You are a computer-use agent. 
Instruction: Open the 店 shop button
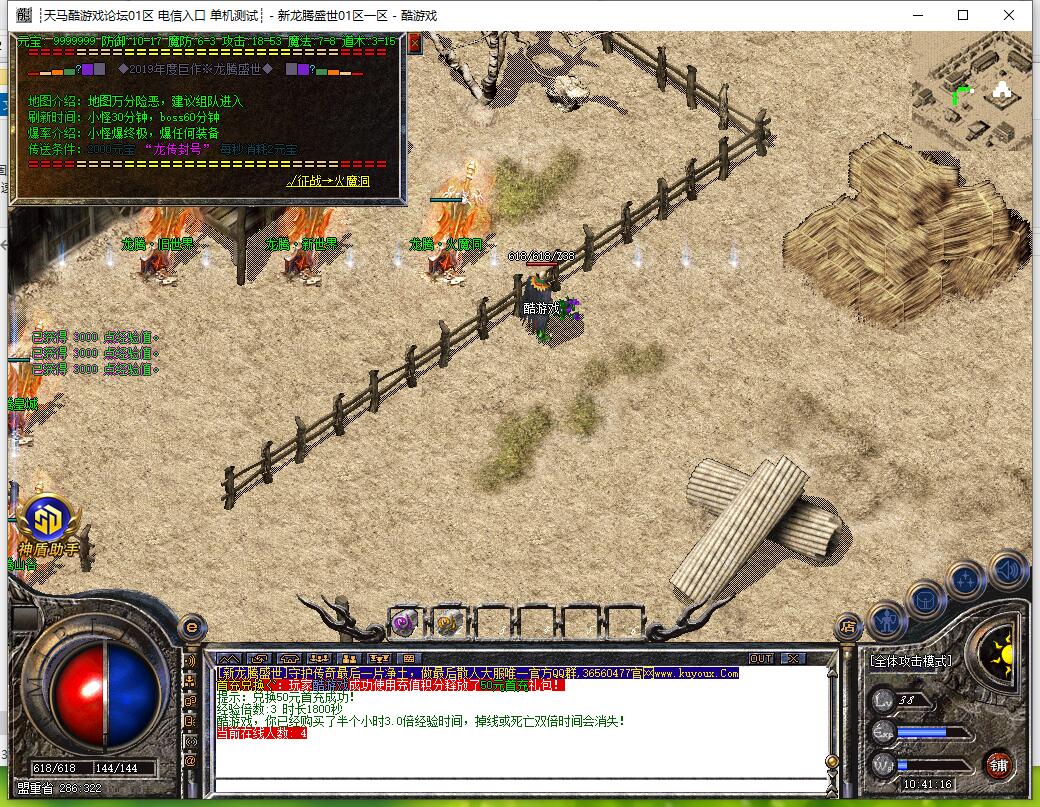847,627
